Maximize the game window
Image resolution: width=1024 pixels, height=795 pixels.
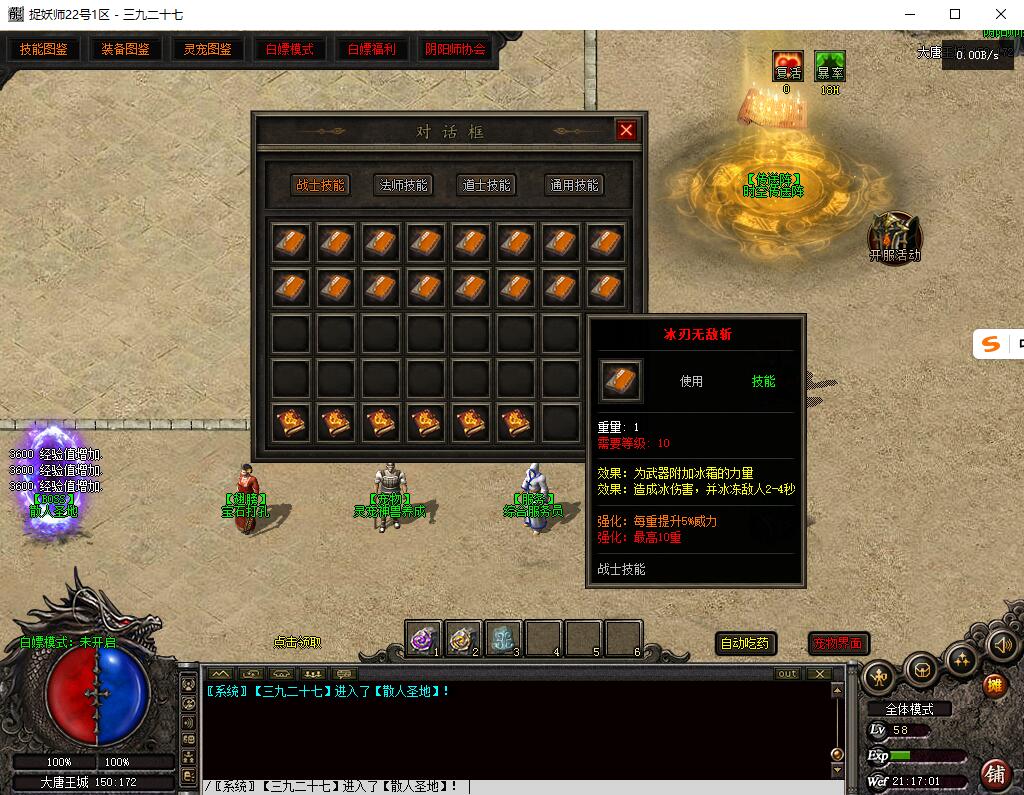[x=954, y=14]
